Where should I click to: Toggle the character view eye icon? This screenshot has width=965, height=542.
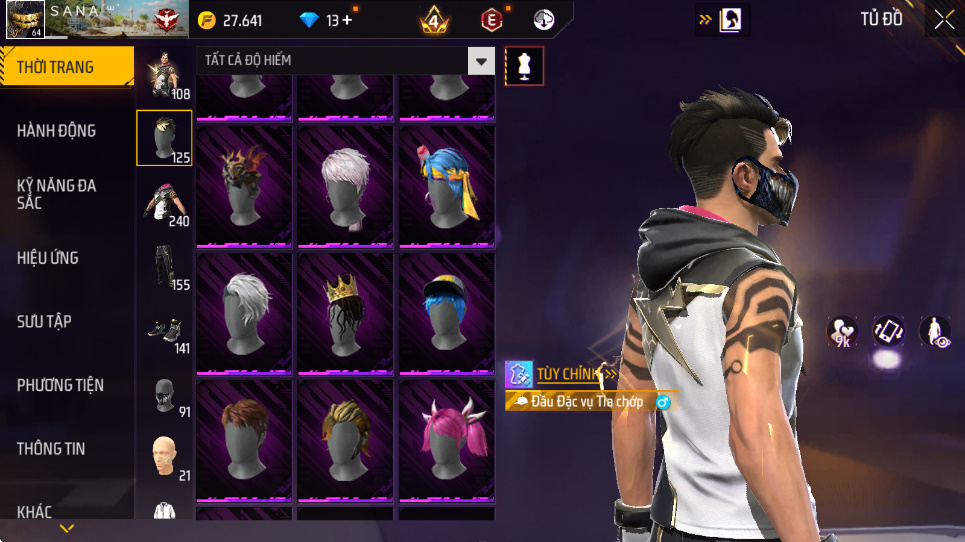pyautogui.click(x=935, y=331)
